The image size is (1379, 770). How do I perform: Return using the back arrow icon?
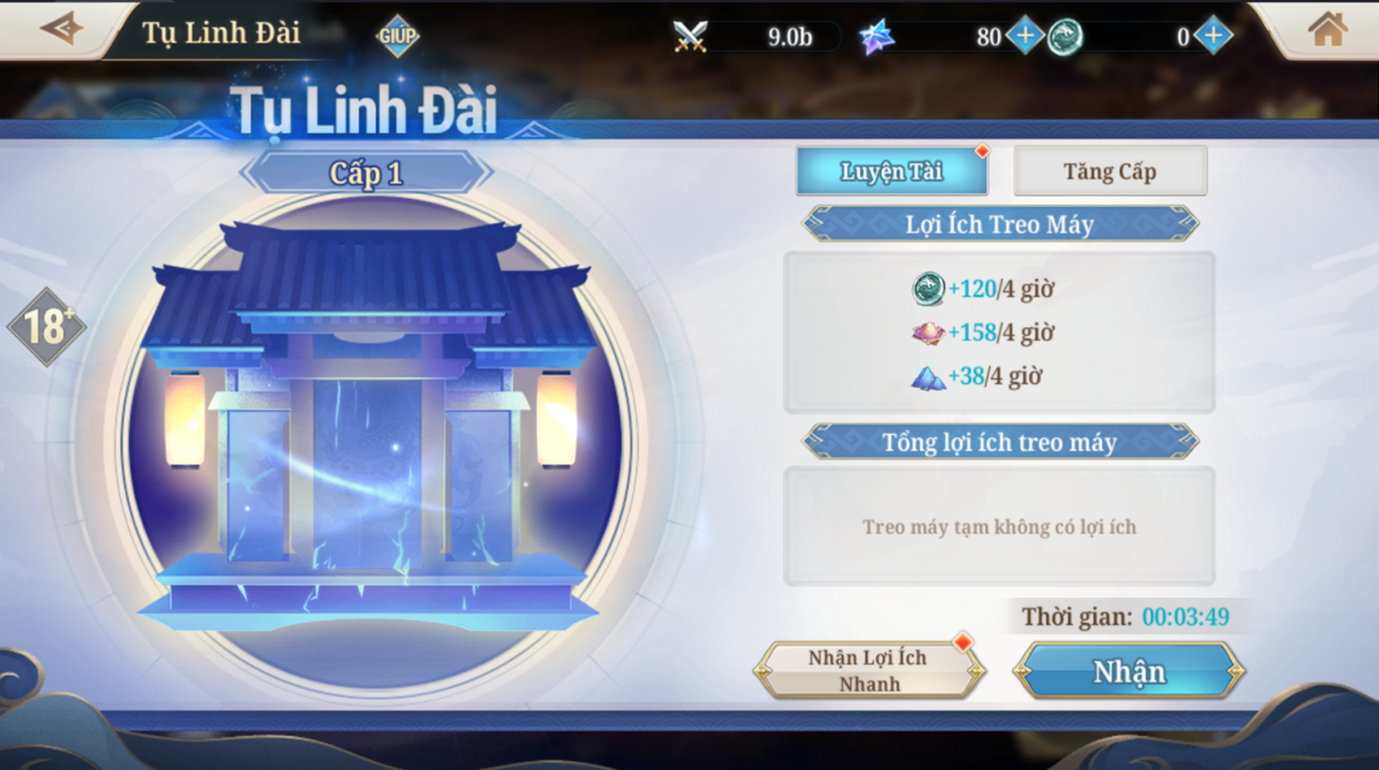[62, 28]
